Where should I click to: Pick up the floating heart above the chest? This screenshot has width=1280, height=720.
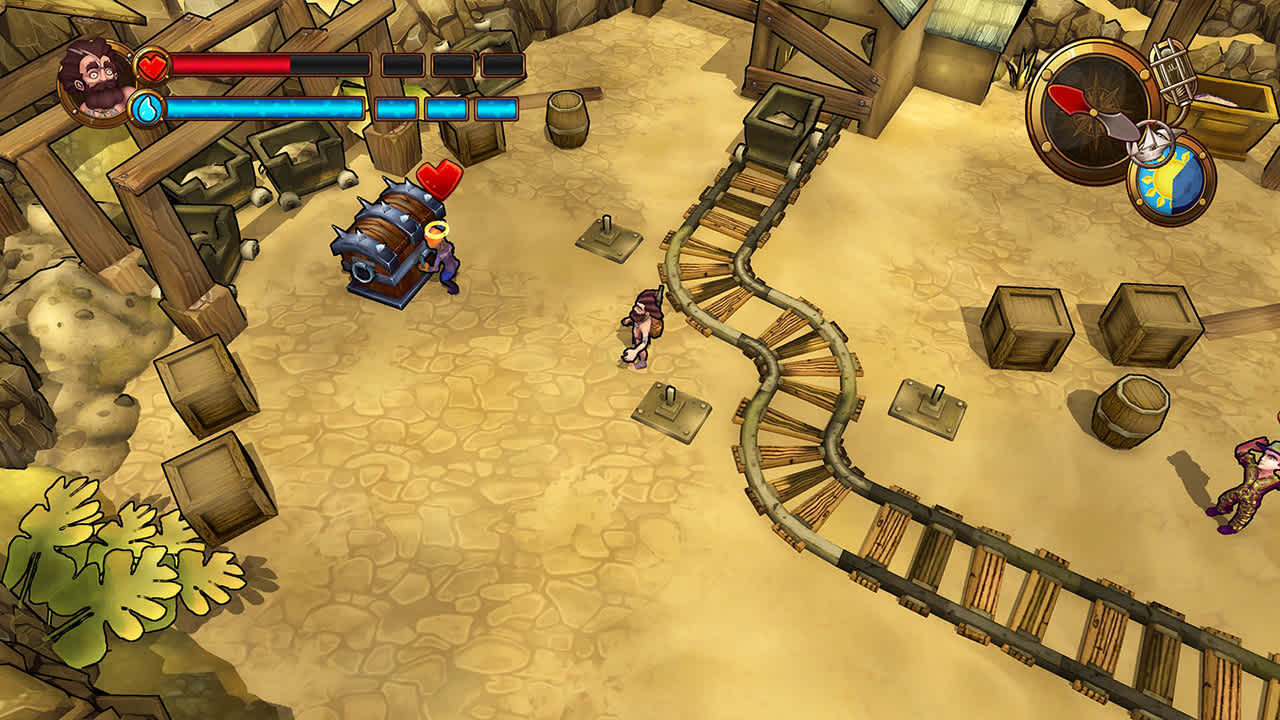pyautogui.click(x=440, y=180)
